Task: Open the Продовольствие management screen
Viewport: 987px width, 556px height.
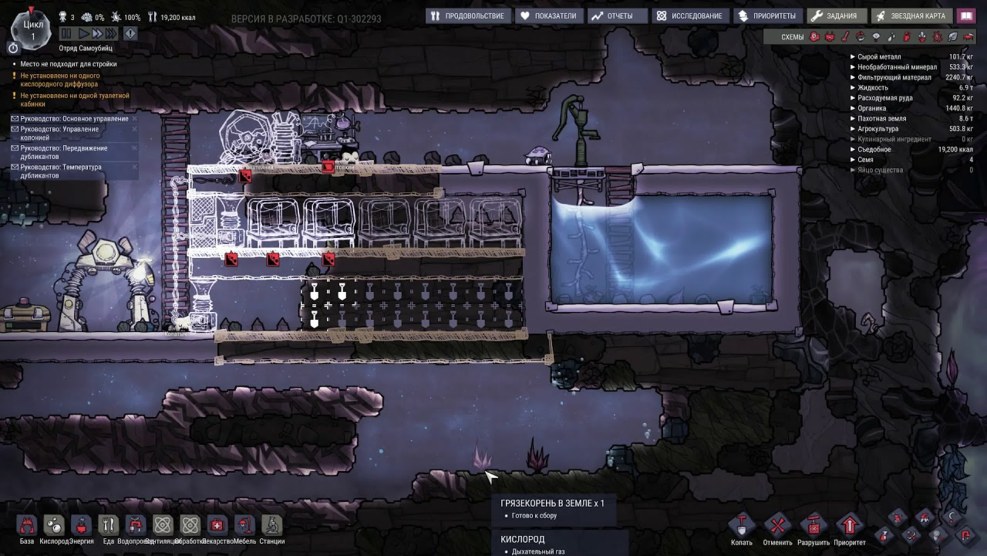Action: [x=469, y=16]
